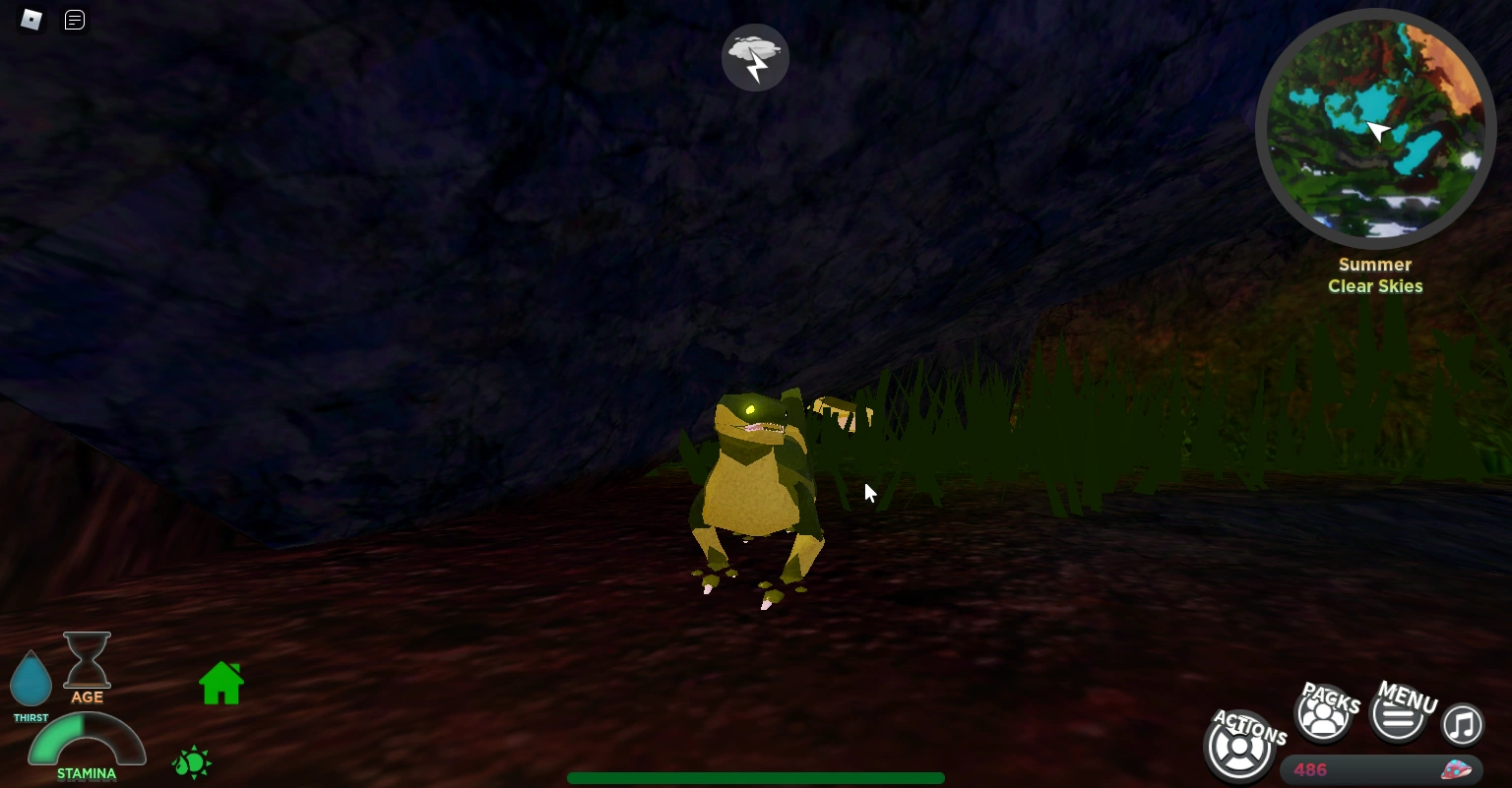Click the green health bar at screen bottom
Viewport: 1512px width, 788px height.
756,778
